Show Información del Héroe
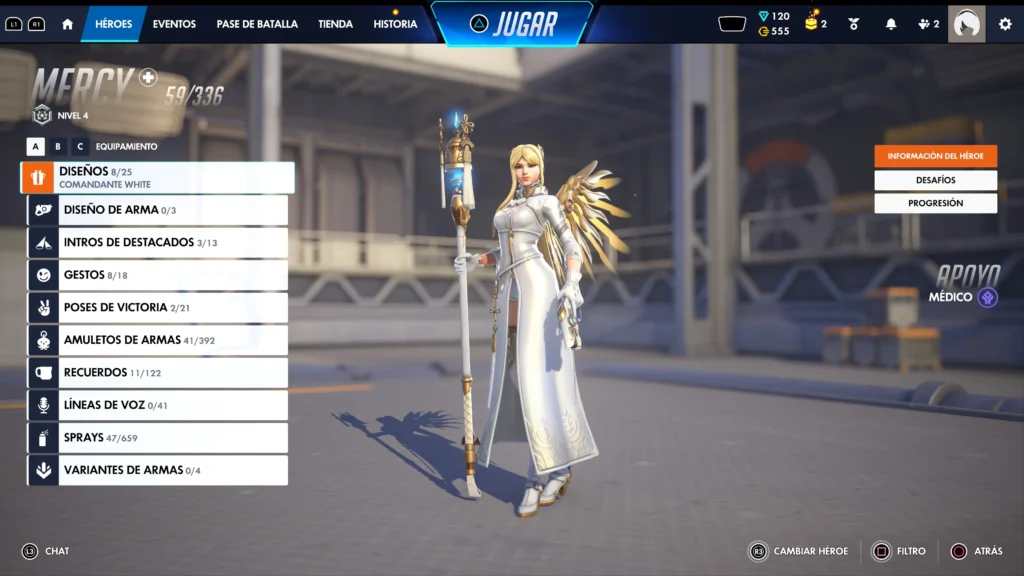The height and width of the screenshot is (576, 1024). [x=935, y=156]
